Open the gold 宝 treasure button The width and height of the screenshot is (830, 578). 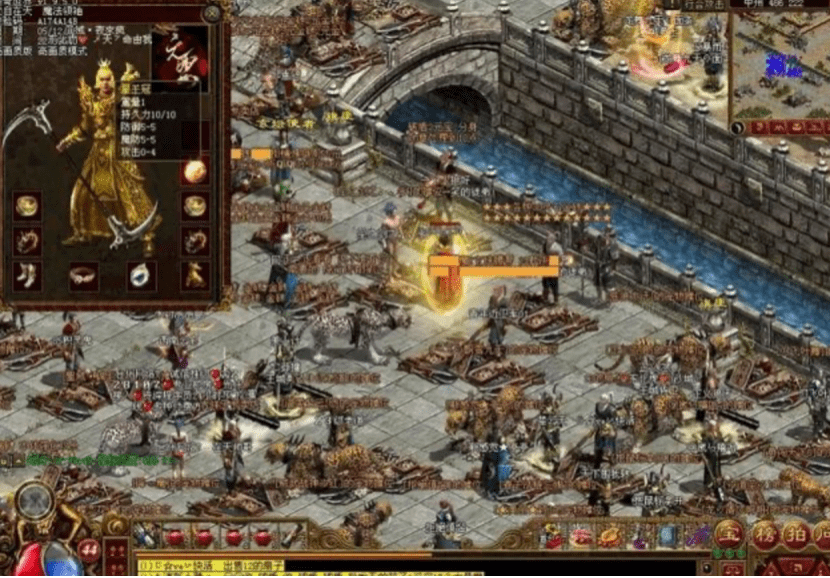(x=730, y=533)
